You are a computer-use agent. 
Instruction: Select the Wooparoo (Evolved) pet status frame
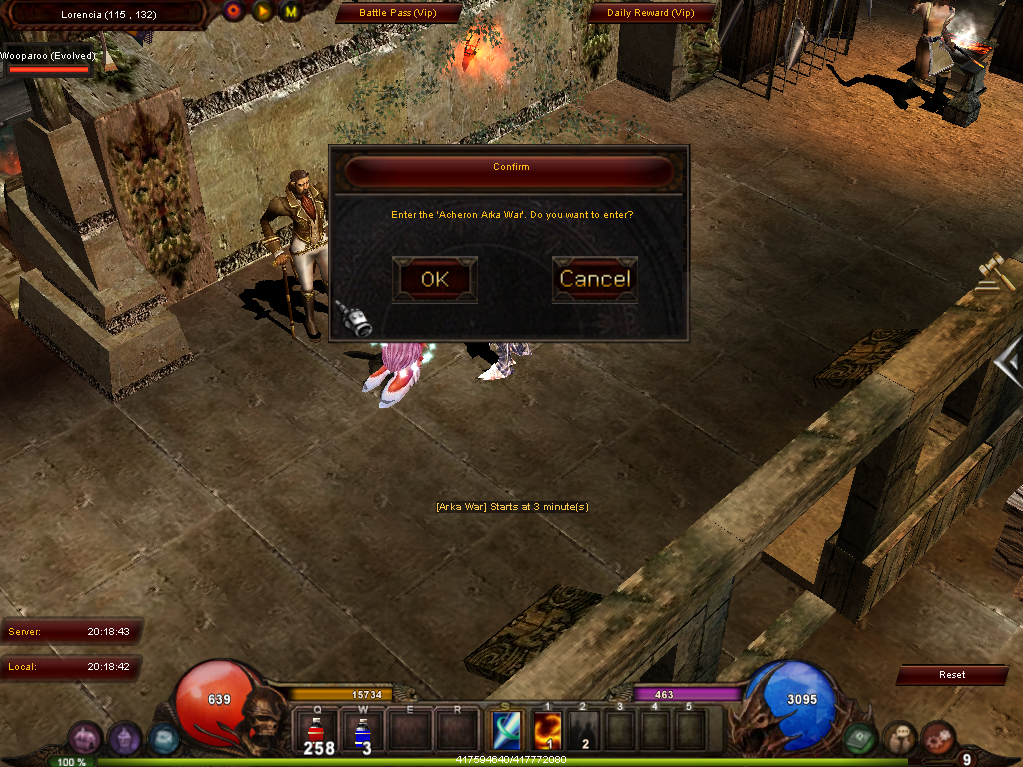(48, 63)
